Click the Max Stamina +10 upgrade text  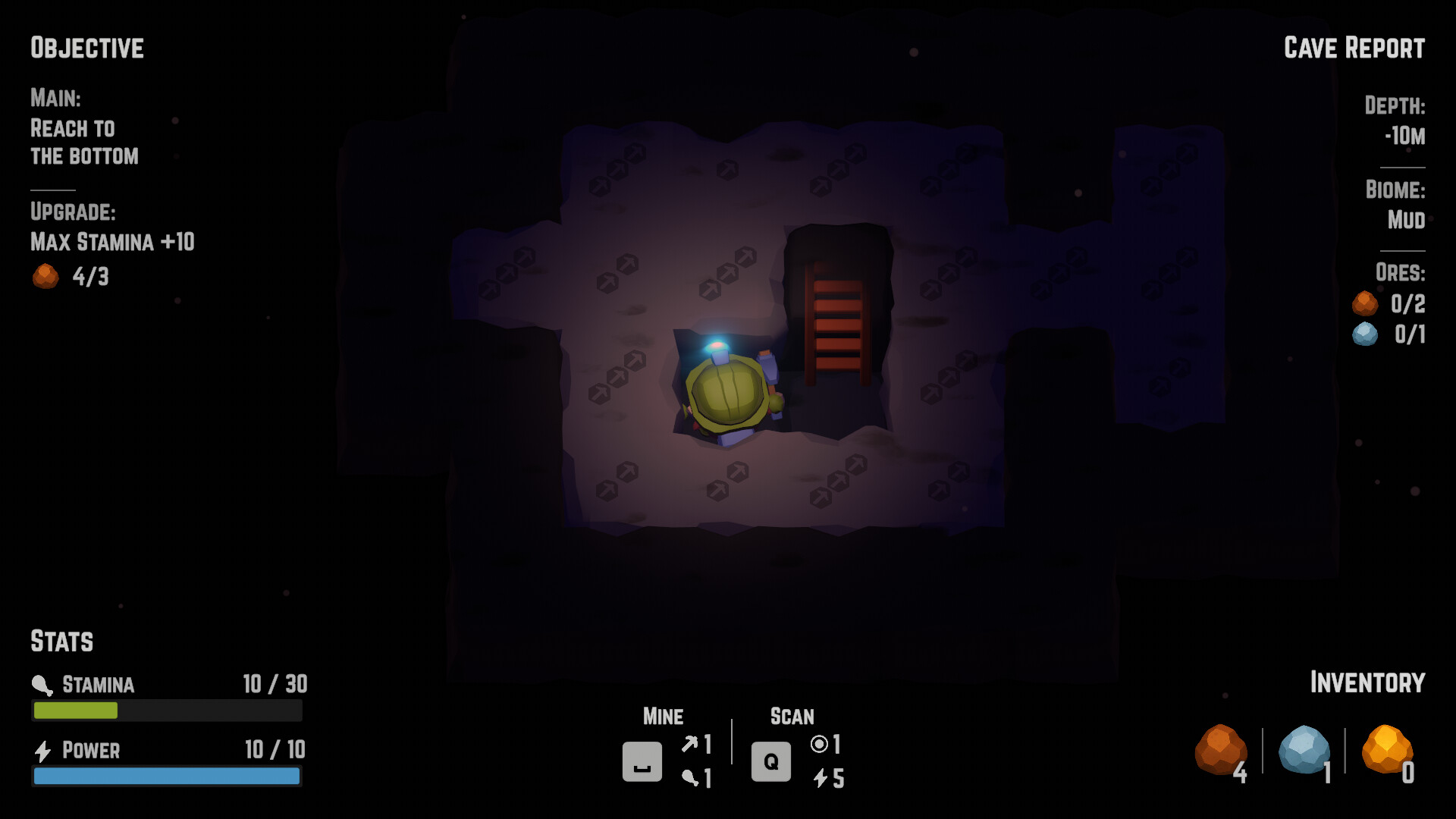point(111,243)
